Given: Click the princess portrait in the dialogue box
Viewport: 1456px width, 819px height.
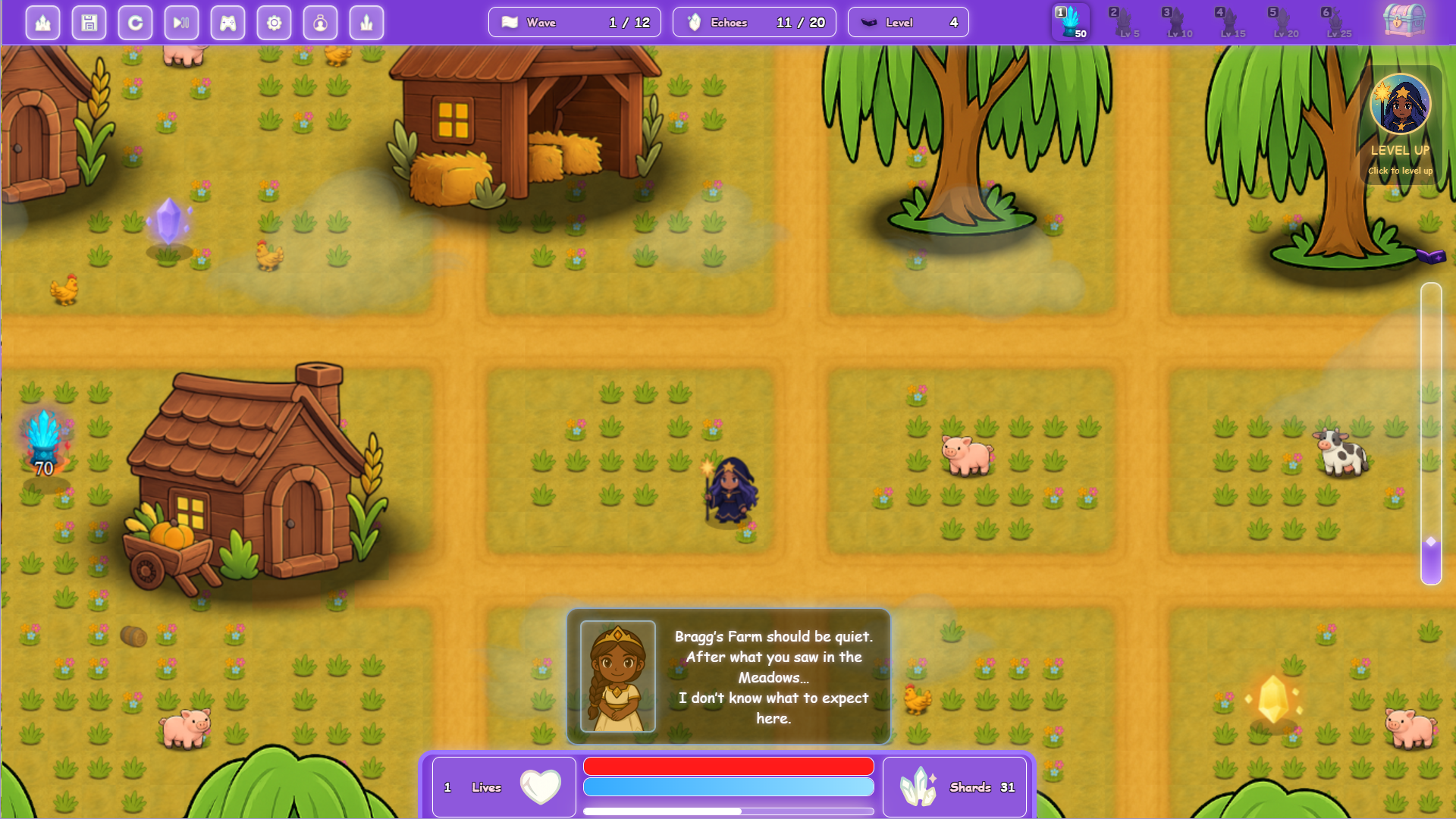Looking at the screenshot, I should click(617, 676).
